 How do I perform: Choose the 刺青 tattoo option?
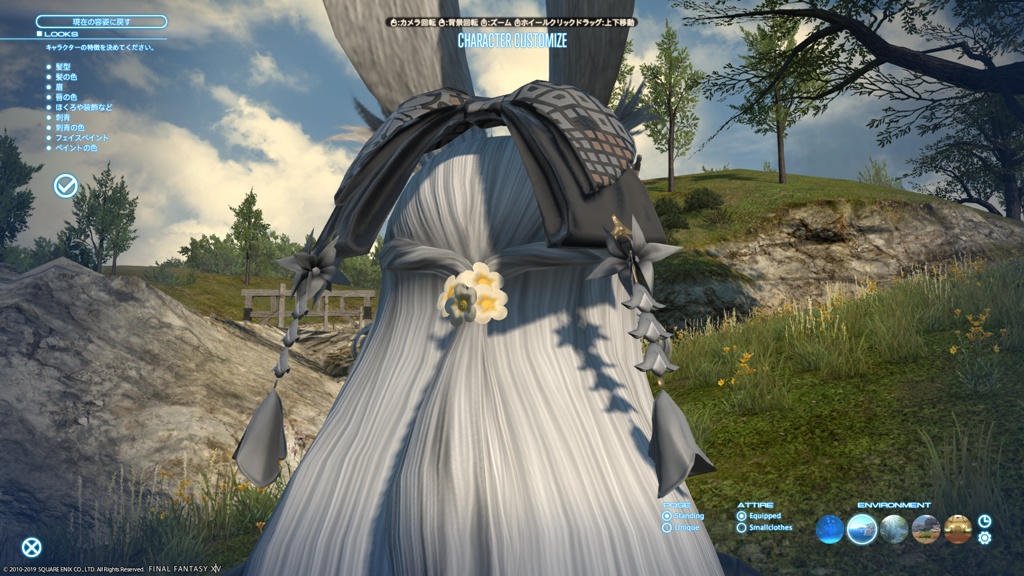point(64,117)
